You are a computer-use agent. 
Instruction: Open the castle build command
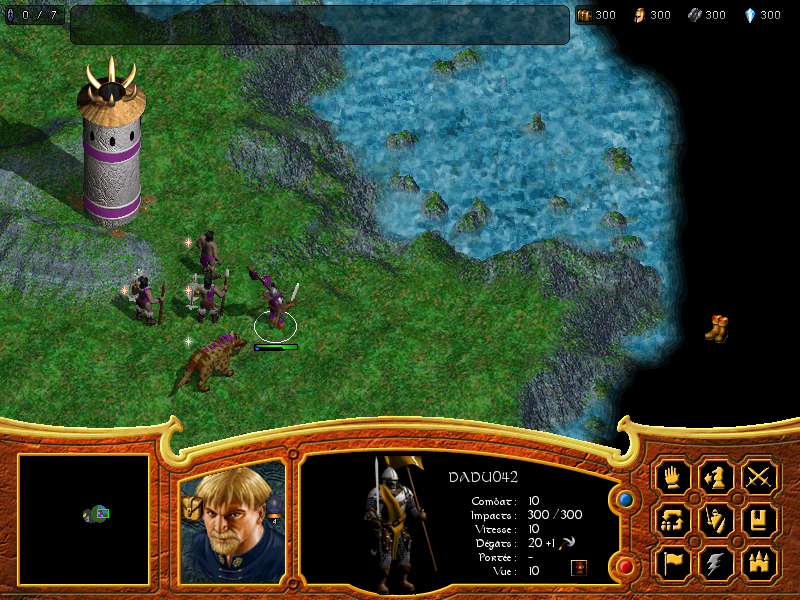760,564
